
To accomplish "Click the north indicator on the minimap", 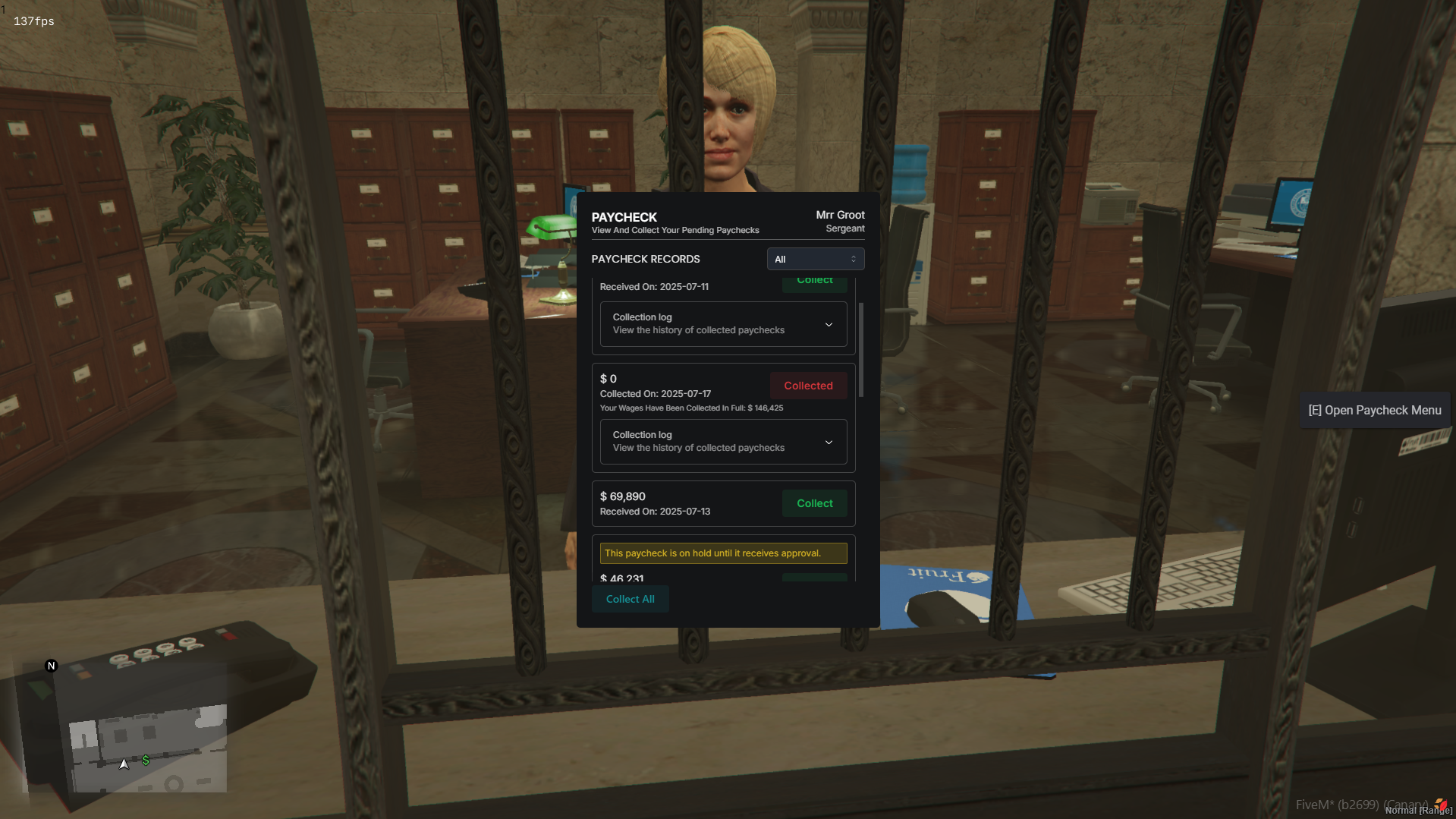I will 51,665.
